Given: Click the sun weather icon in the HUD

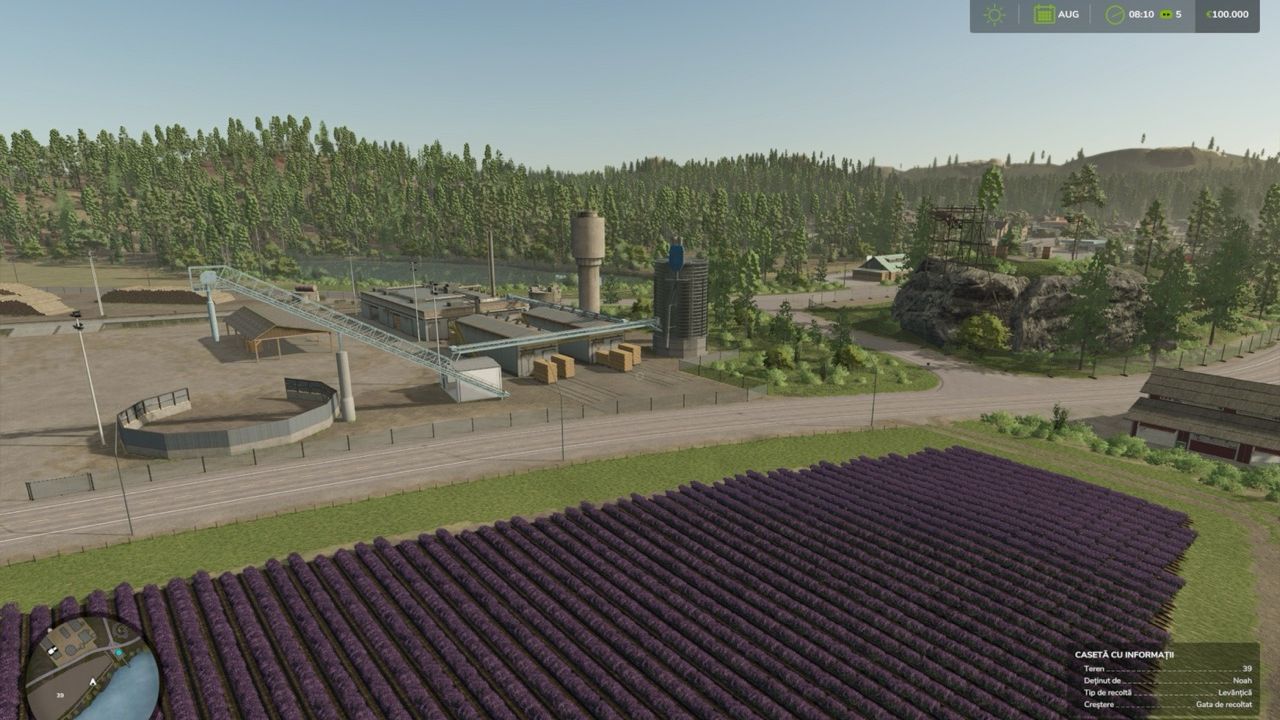Looking at the screenshot, I should [993, 15].
